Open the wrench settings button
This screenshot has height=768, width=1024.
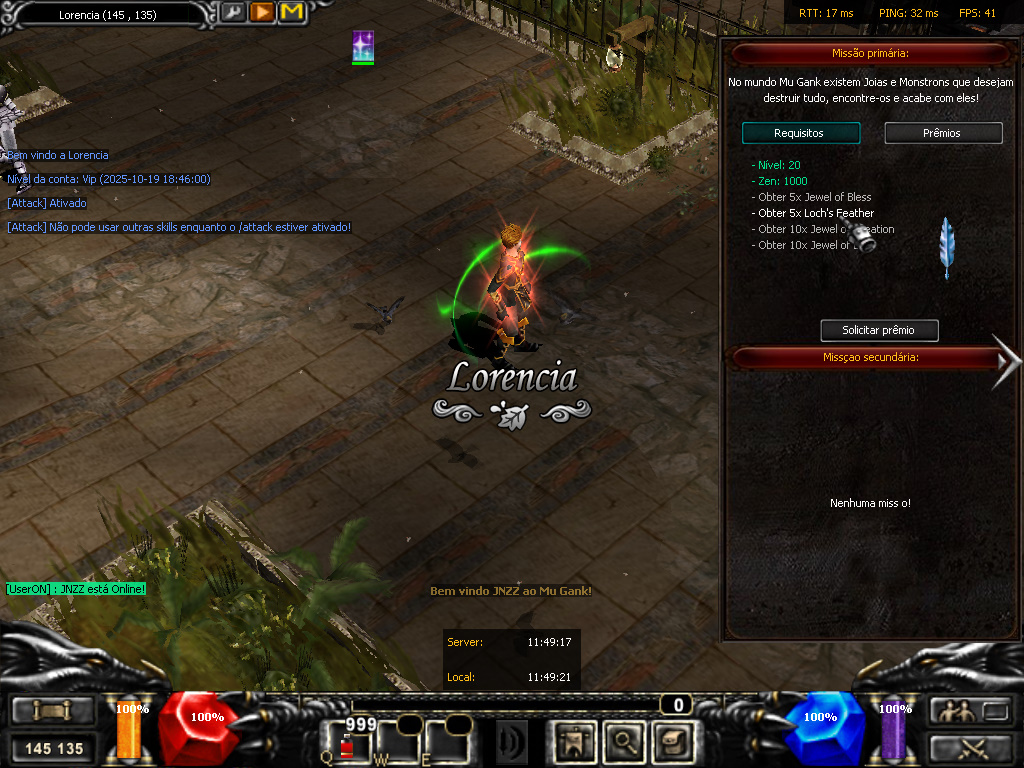pos(233,13)
